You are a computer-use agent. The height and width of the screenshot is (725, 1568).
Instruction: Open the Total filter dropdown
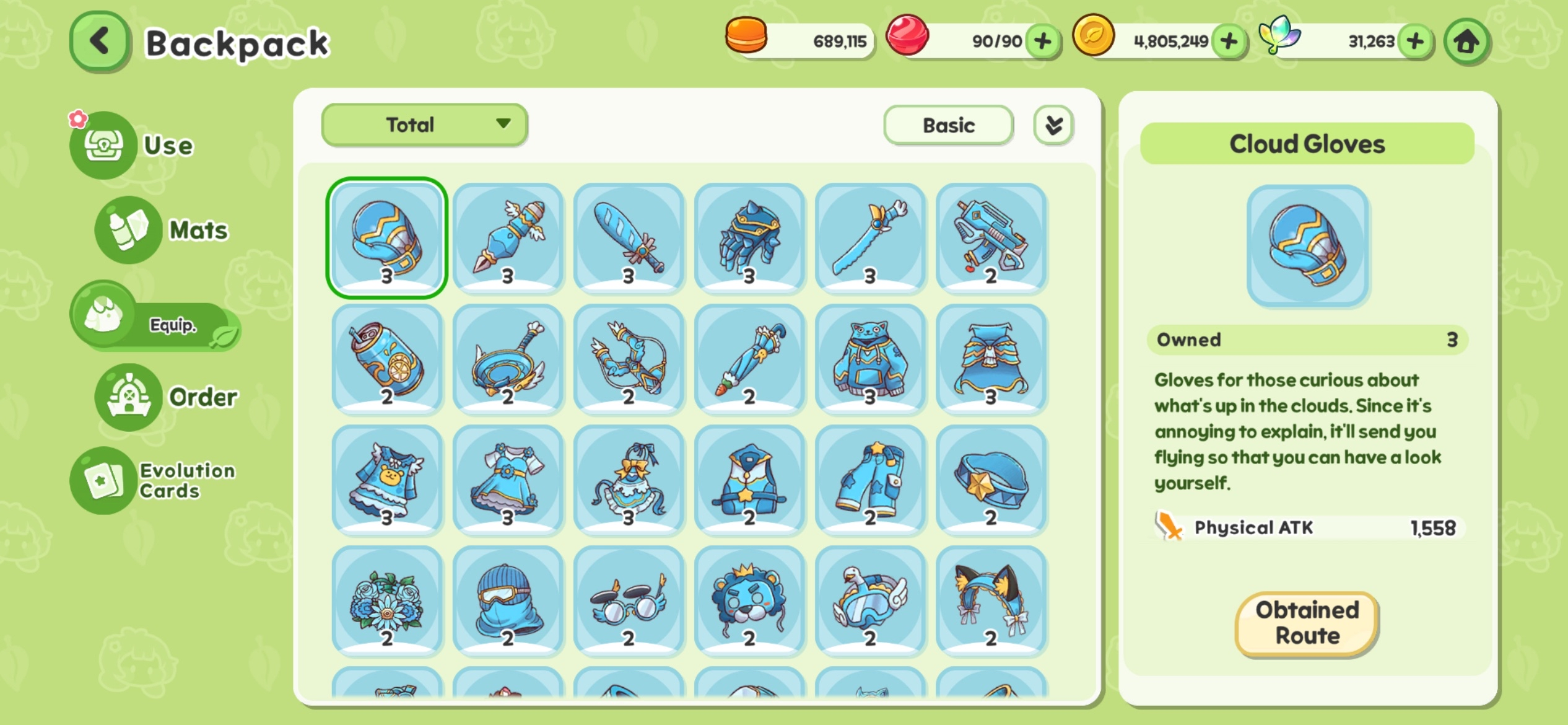coord(424,125)
